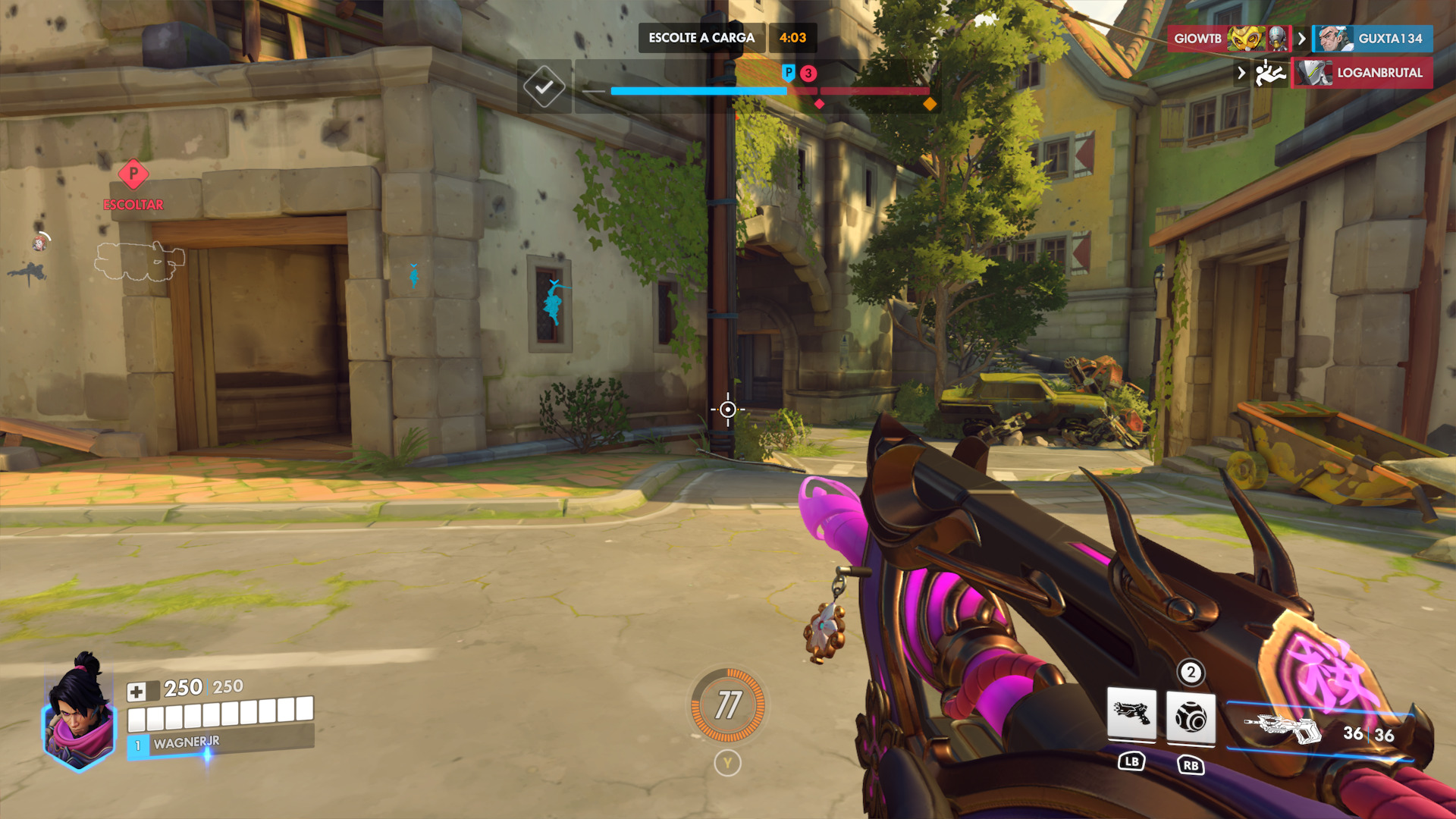This screenshot has width=1456, height=819.
Task: Activate the Swift Step ability icon
Action: (1131, 714)
